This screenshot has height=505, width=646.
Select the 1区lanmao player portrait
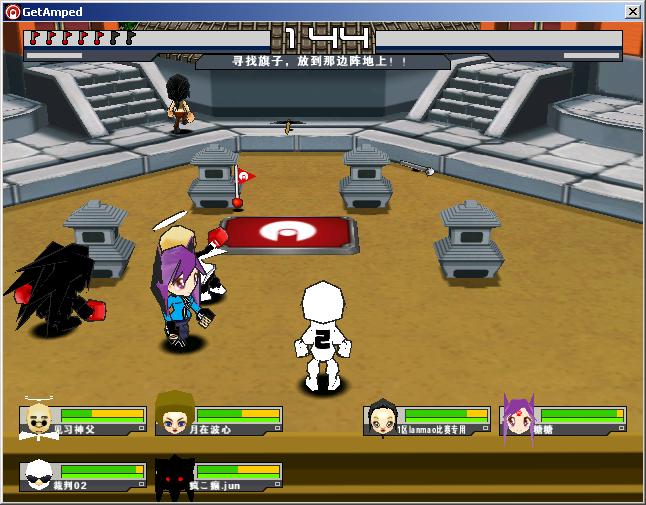[382, 418]
